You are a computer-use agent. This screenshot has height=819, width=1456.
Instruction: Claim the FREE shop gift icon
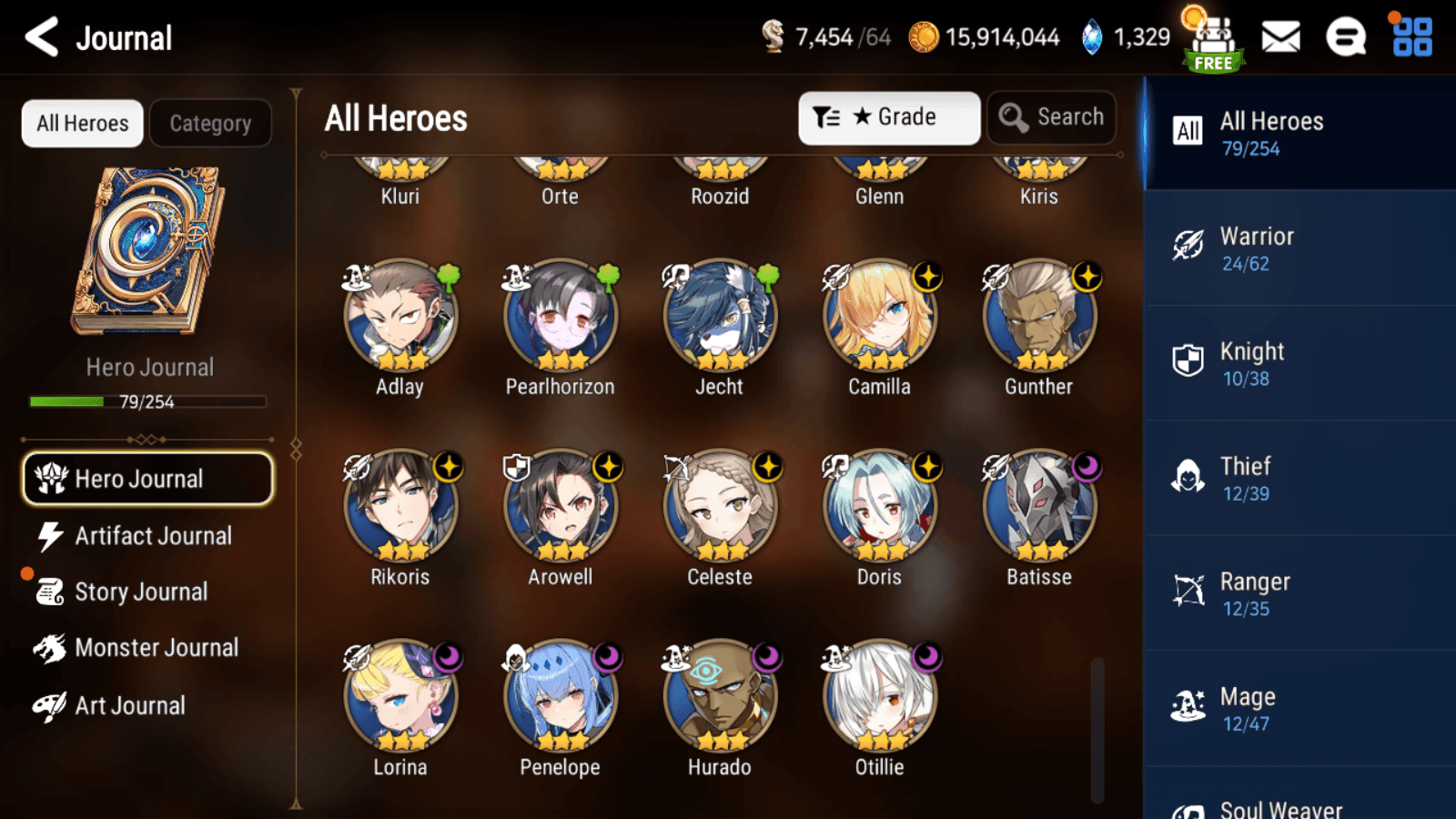[x=1213, y=41]
